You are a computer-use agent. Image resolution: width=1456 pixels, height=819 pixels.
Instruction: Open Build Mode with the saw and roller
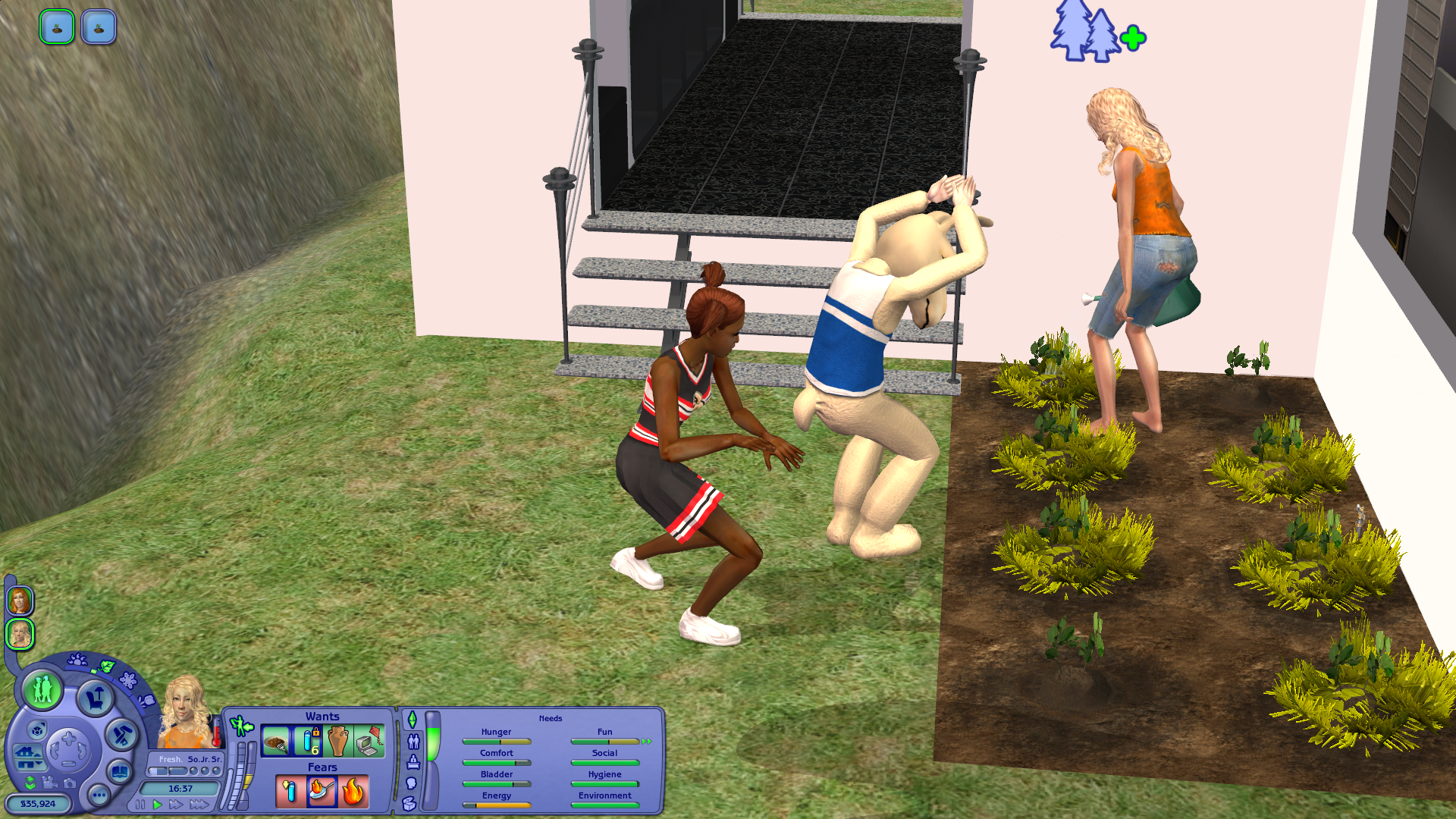(x=121, y=735)
